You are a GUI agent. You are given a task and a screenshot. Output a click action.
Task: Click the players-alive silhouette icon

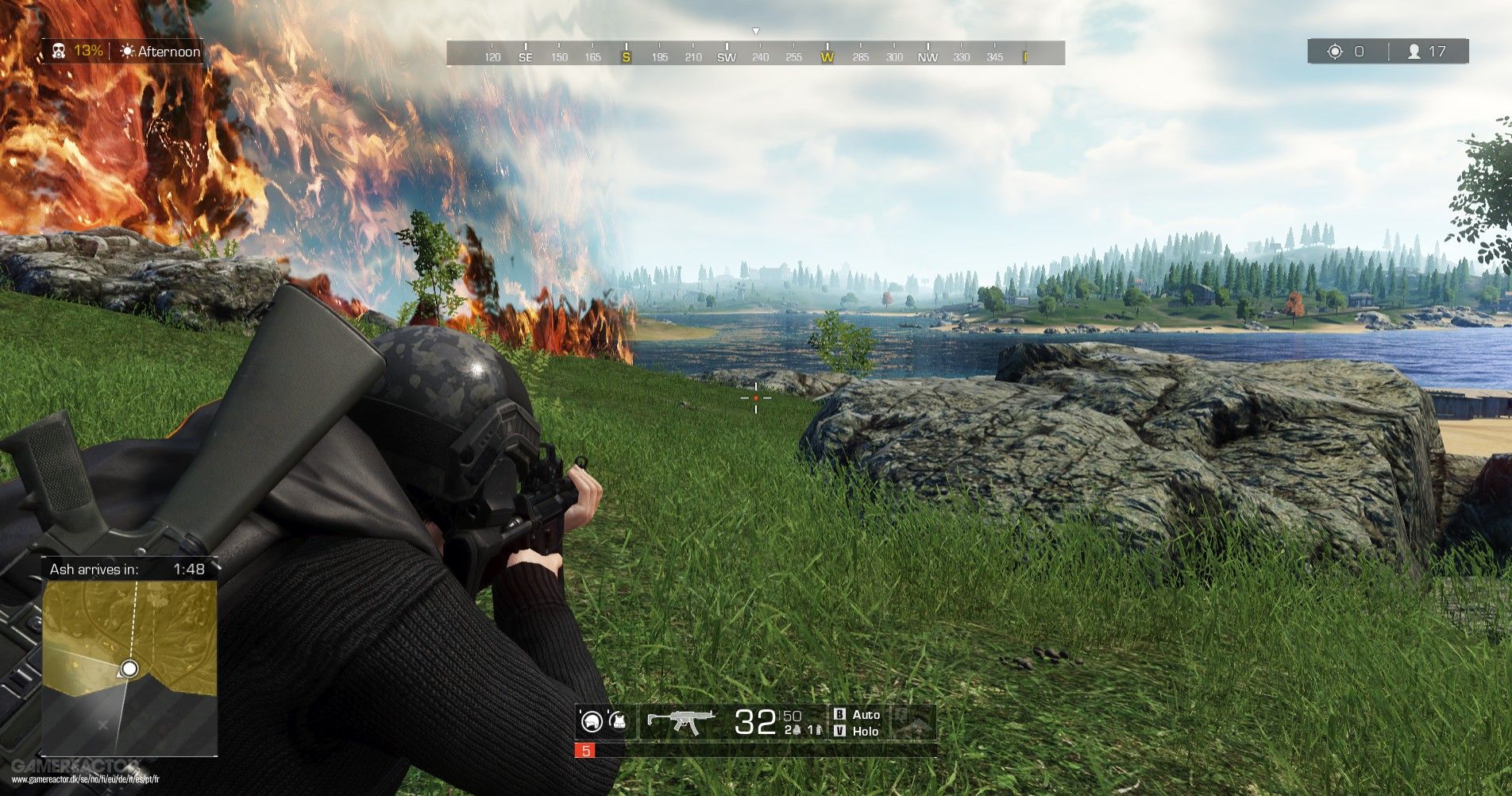point(1416,51)
